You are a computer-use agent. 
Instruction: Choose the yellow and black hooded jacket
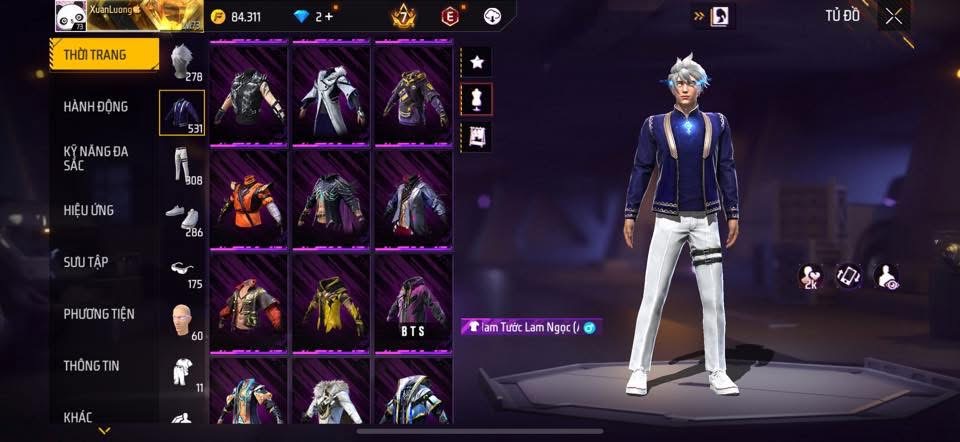[331, 302]
